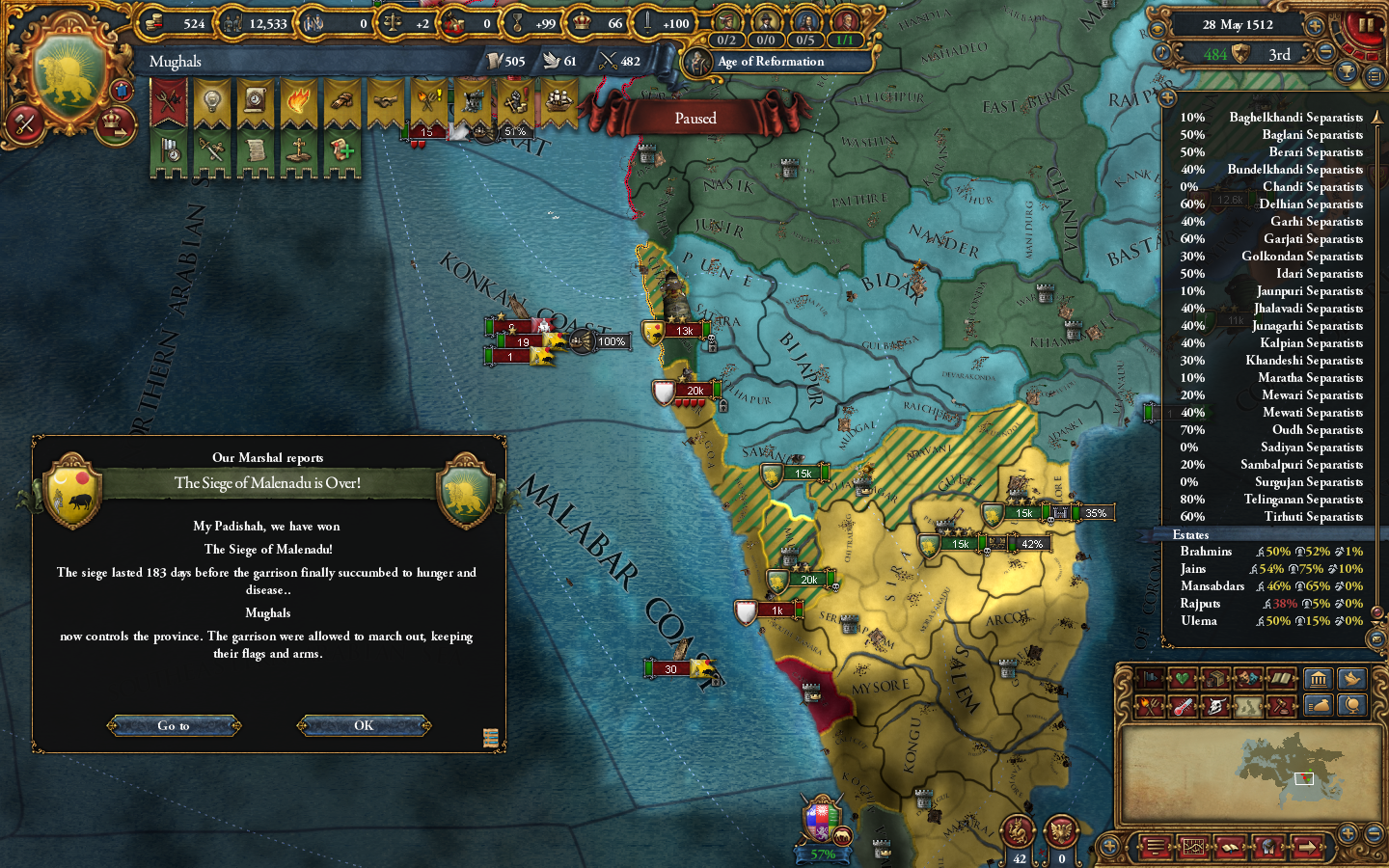
Task: Toggle the devastation map mode (skull icon)
Action: point(1216,705)
